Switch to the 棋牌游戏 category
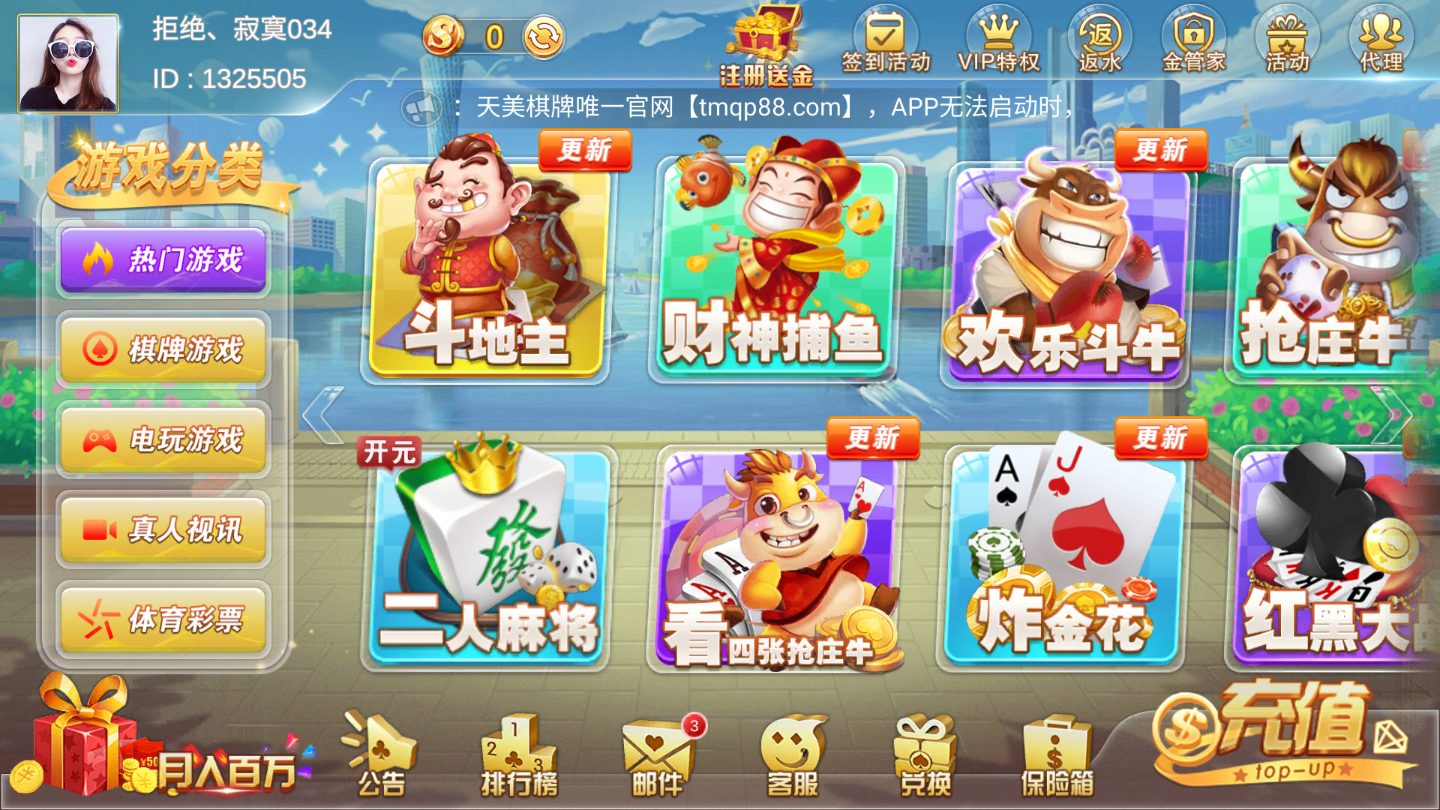 163,346
